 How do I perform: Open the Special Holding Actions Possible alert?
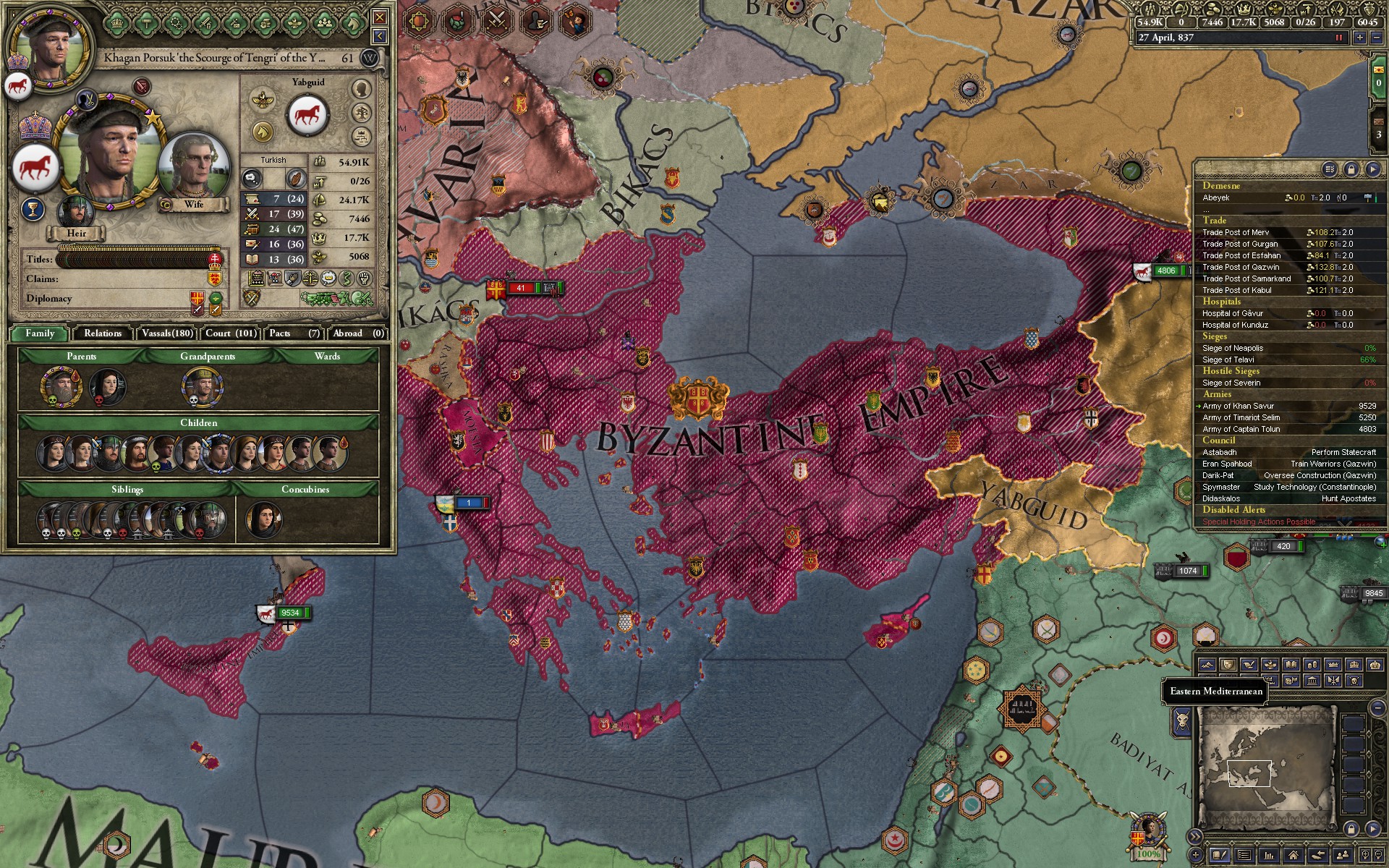1258,522
